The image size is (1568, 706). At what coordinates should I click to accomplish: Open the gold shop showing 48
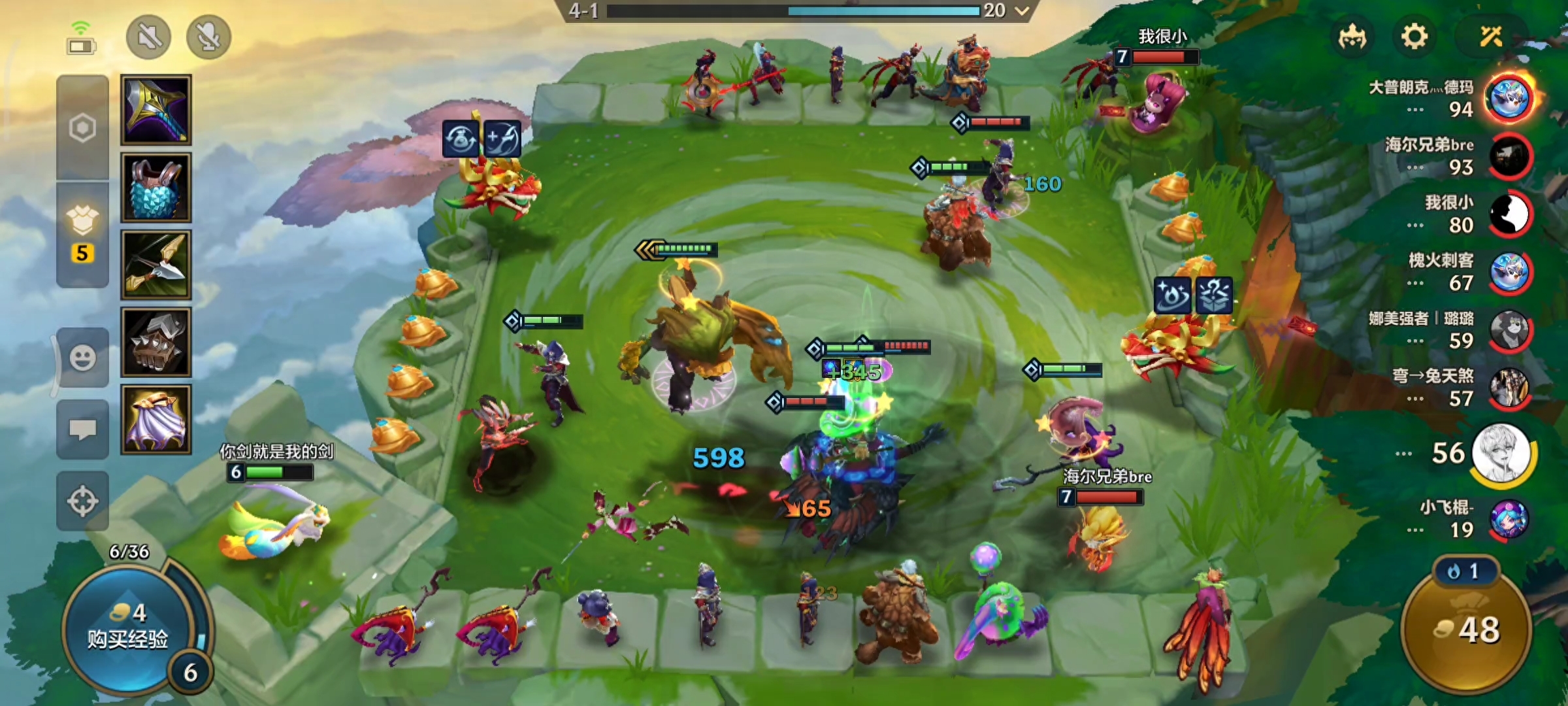pyautogui.click(x=1467, y=629)
